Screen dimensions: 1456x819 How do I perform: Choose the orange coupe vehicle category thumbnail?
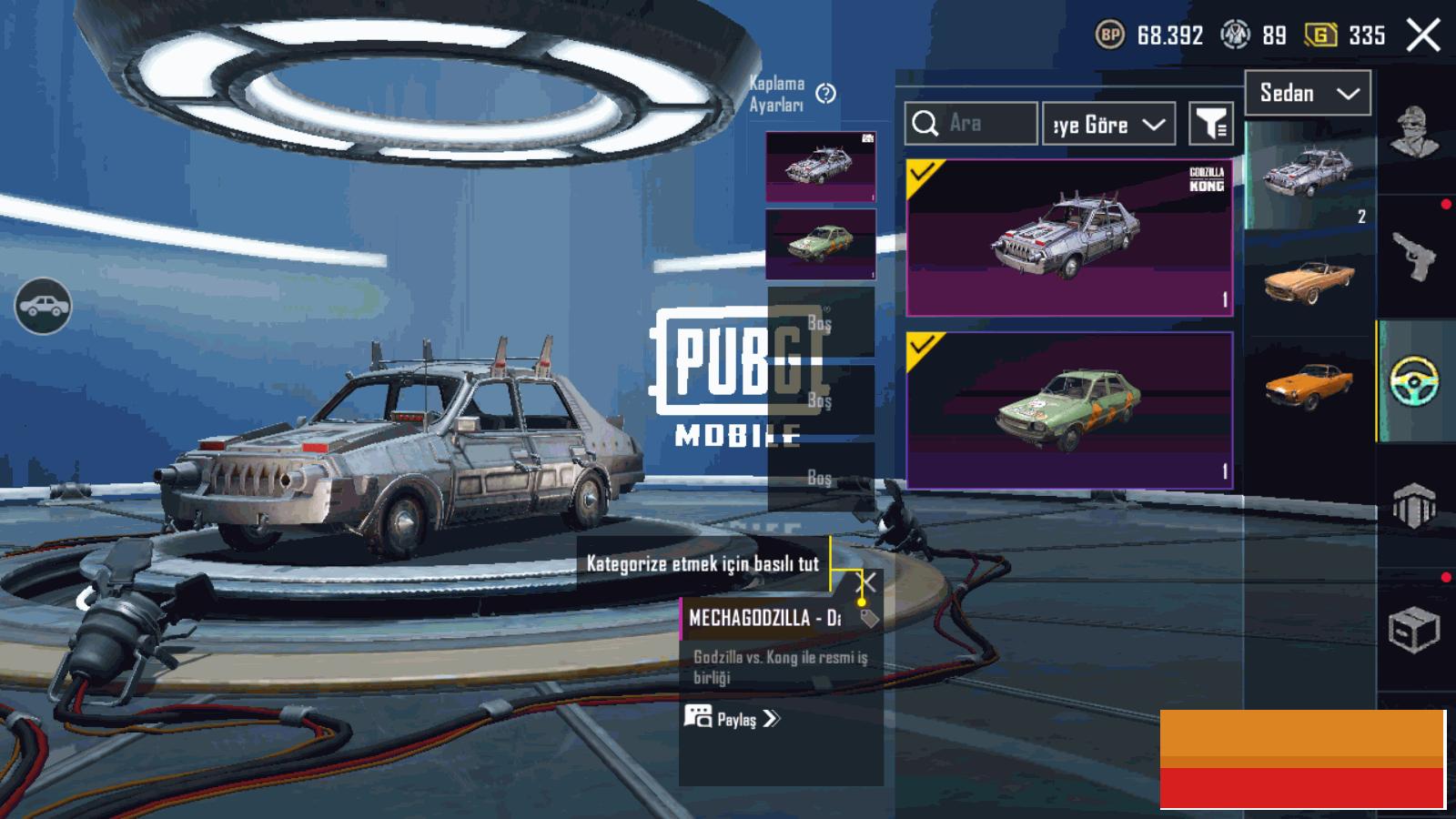click(x=1309, y=385)
